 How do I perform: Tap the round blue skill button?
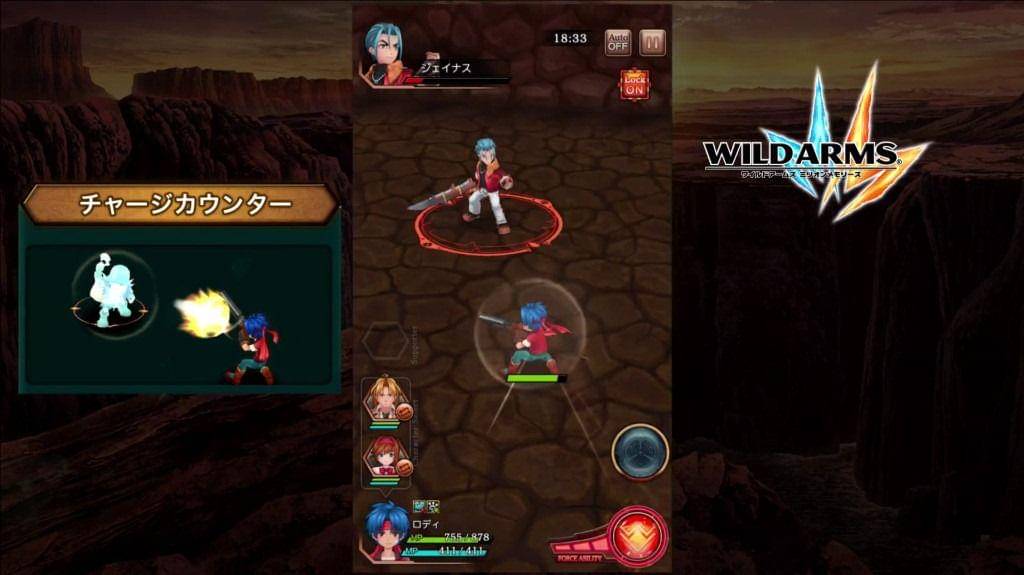(640, 452)
